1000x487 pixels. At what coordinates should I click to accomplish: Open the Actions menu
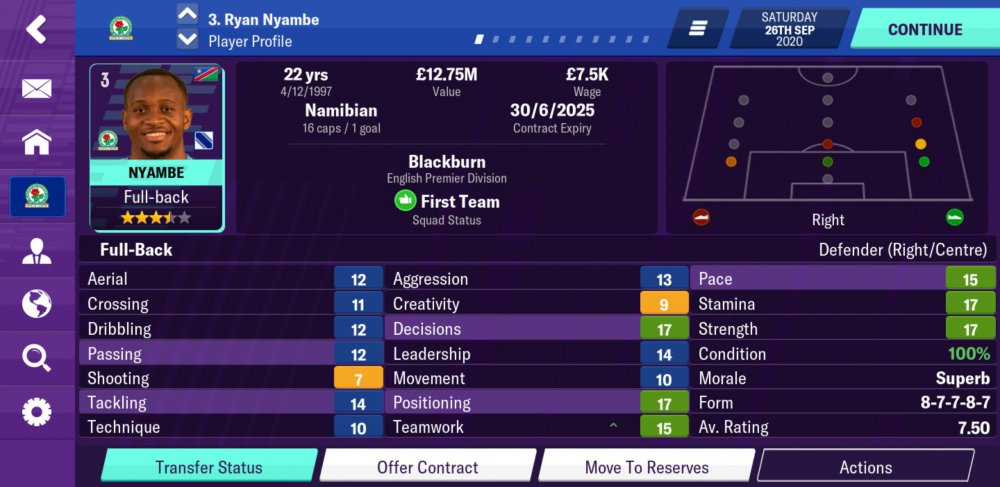(865, 467)
